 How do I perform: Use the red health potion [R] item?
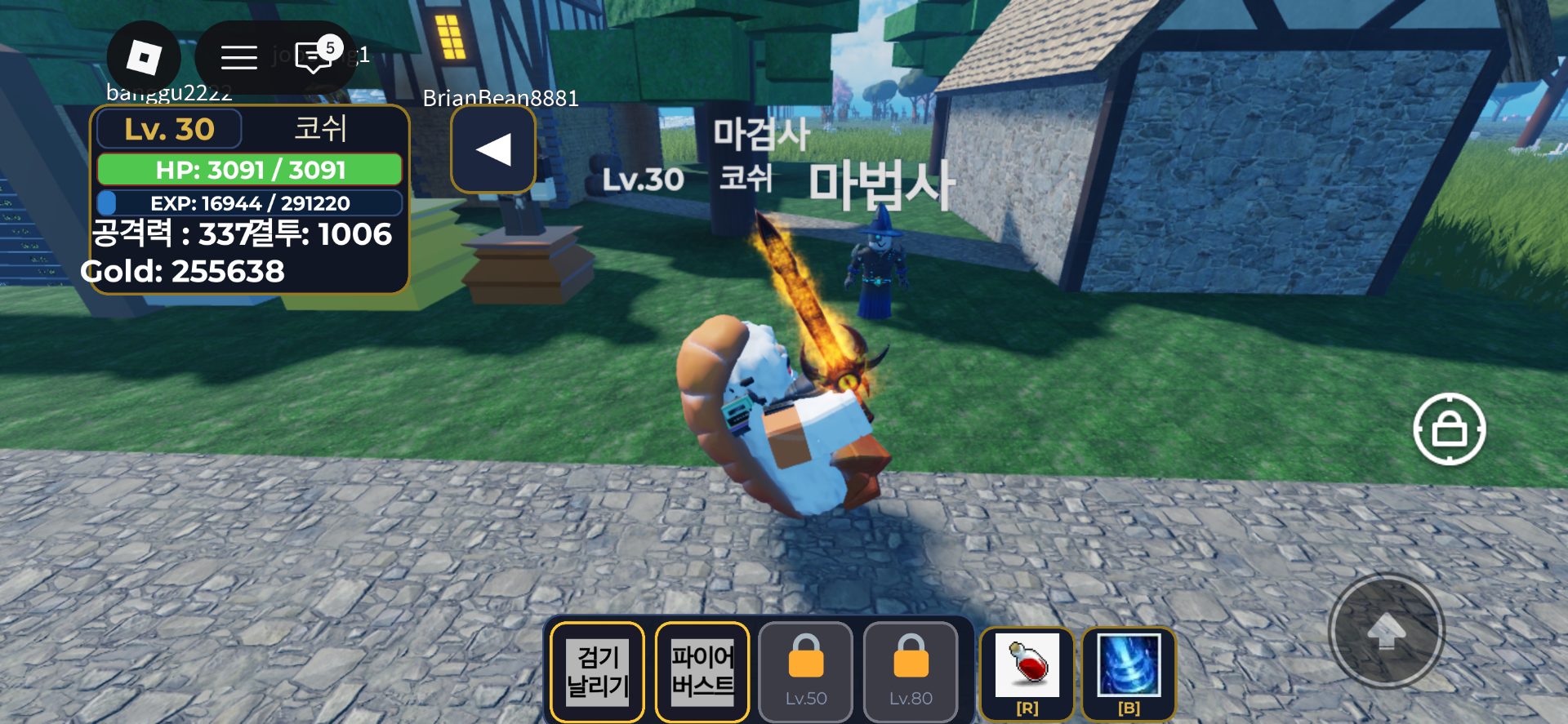coord(1027,671)
